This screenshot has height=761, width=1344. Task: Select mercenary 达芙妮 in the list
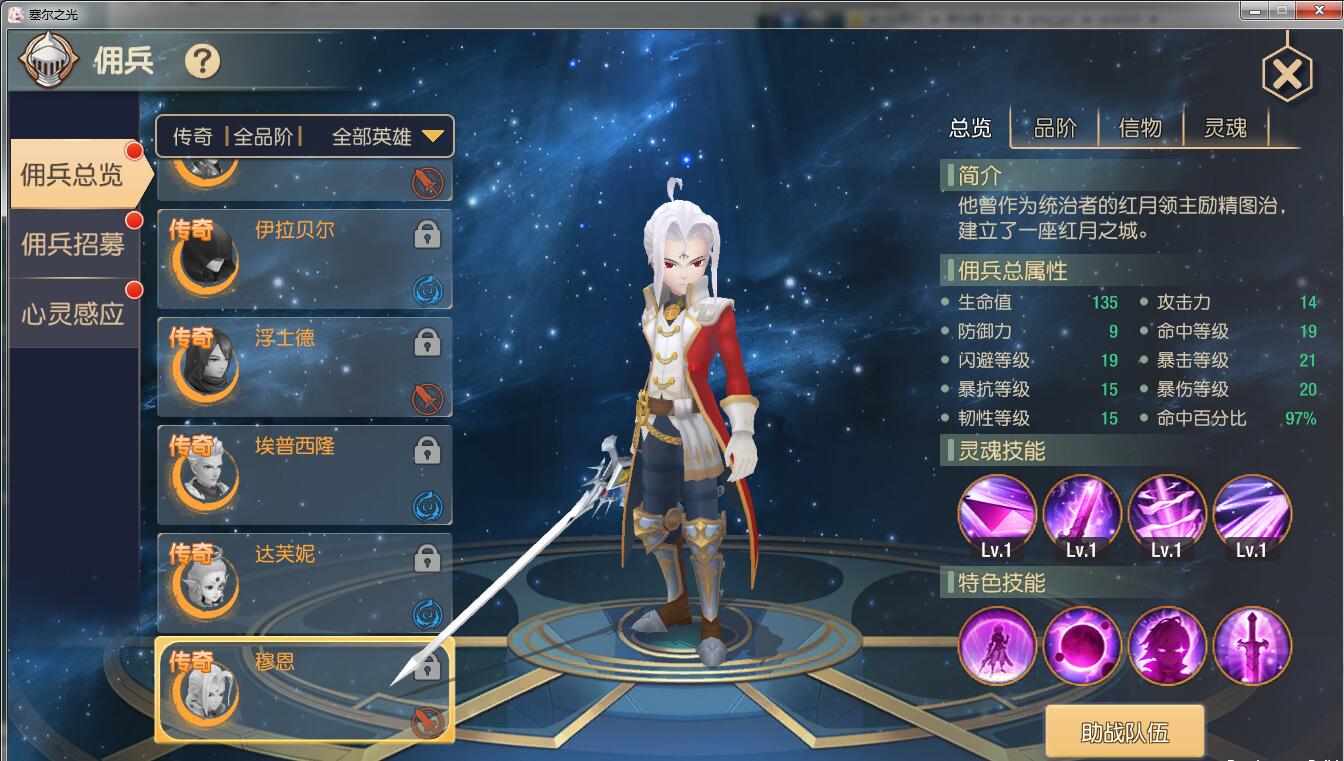[x=304, y=582]
